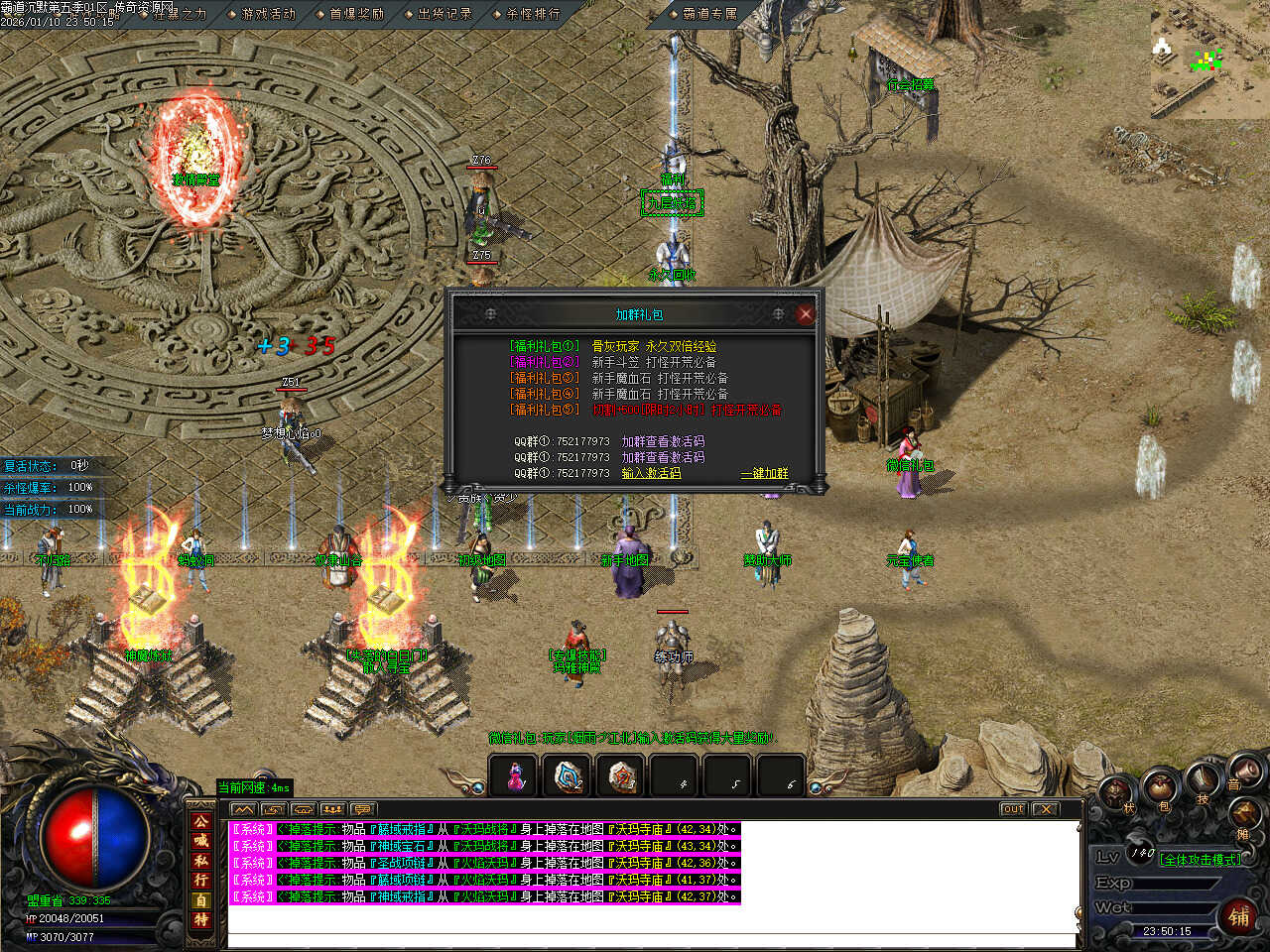Click the 输入激活码 link
This screenshot has height=952, width=1270.
pyautogui.click(x=651, y=474)
